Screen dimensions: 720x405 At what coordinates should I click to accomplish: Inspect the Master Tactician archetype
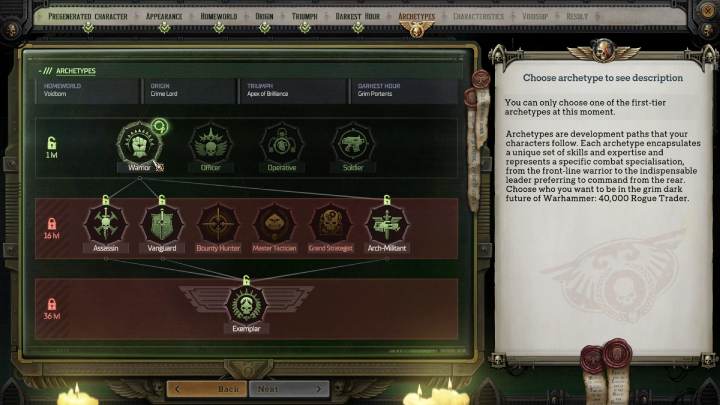273,224
